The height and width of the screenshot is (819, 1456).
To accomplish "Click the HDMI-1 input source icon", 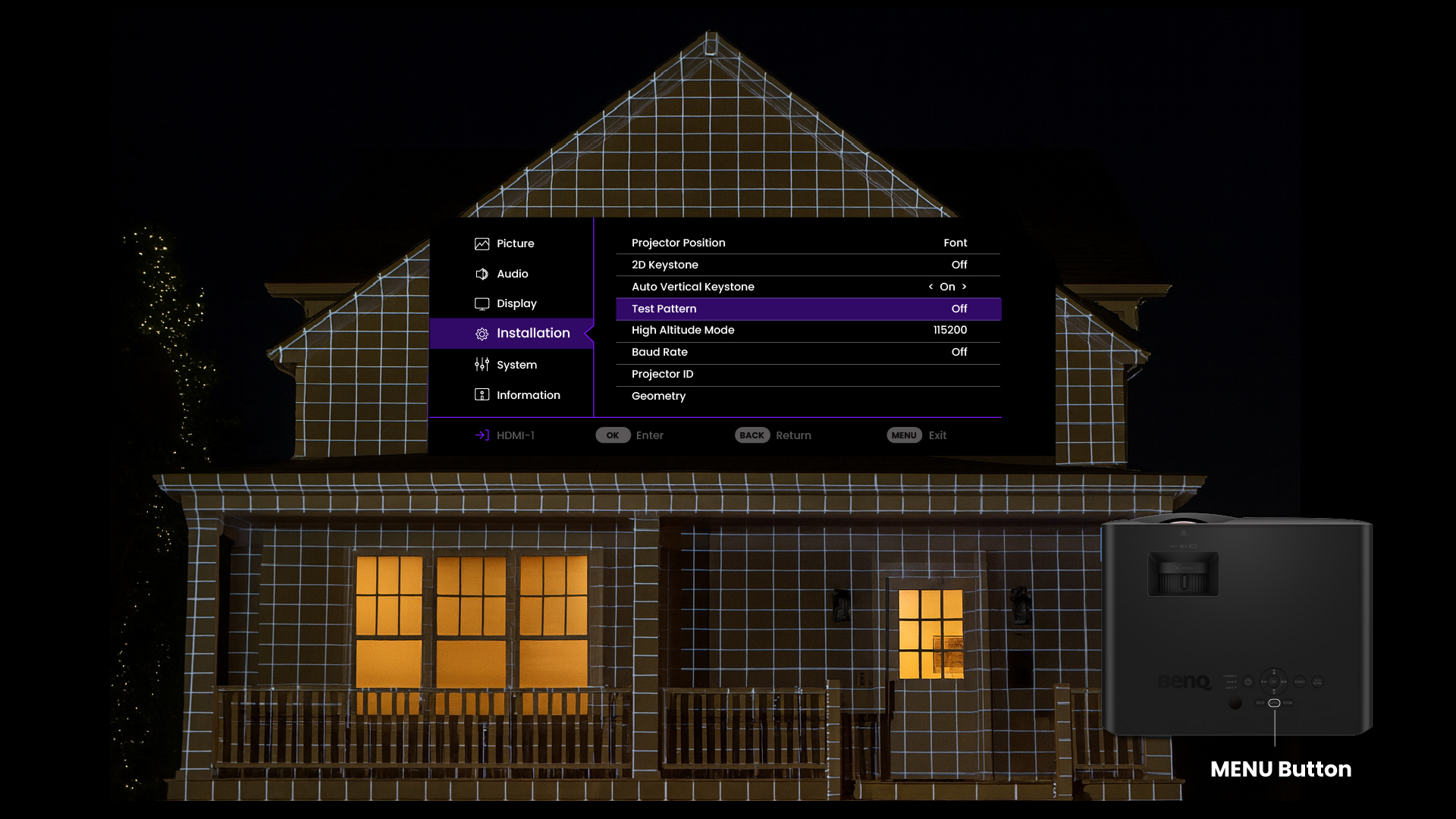I will click(480, 435).
